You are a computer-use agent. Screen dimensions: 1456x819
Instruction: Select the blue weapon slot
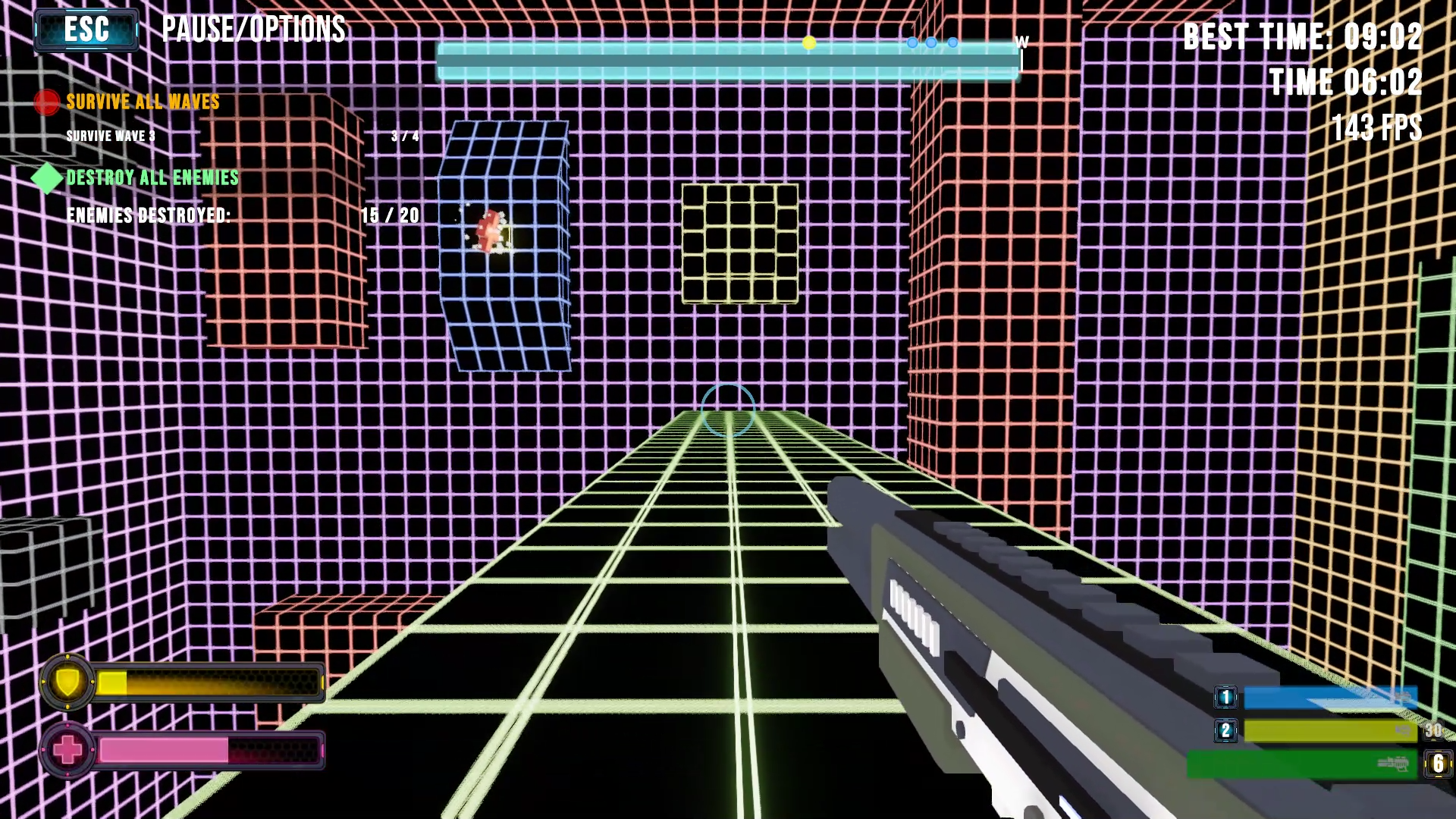tap(1329, 698)
